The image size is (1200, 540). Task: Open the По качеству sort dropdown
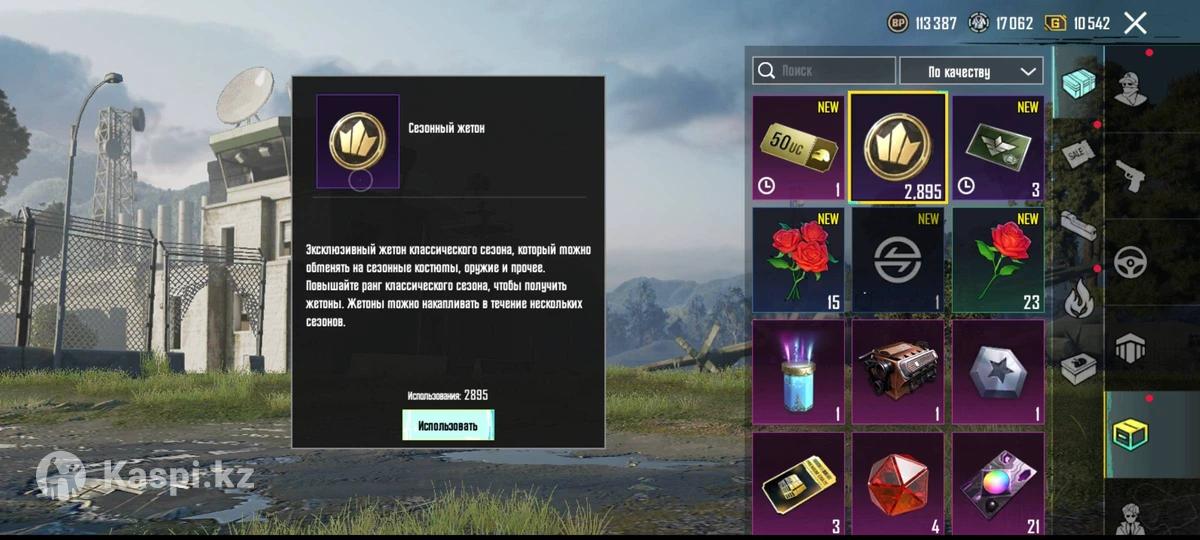click(971, 71)
